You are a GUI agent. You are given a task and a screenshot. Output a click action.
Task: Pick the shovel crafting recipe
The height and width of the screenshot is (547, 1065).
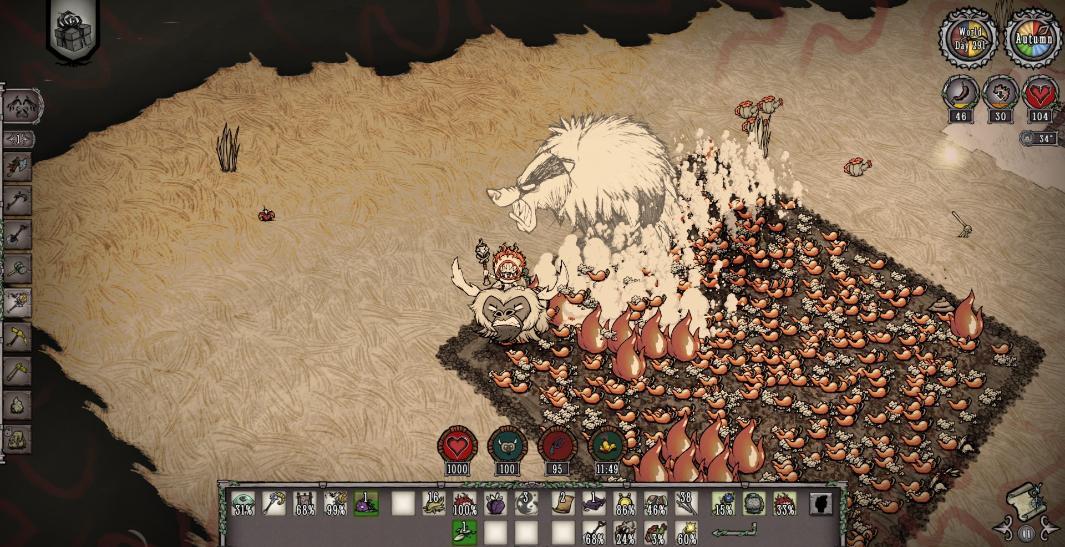(x=19, y=234)
